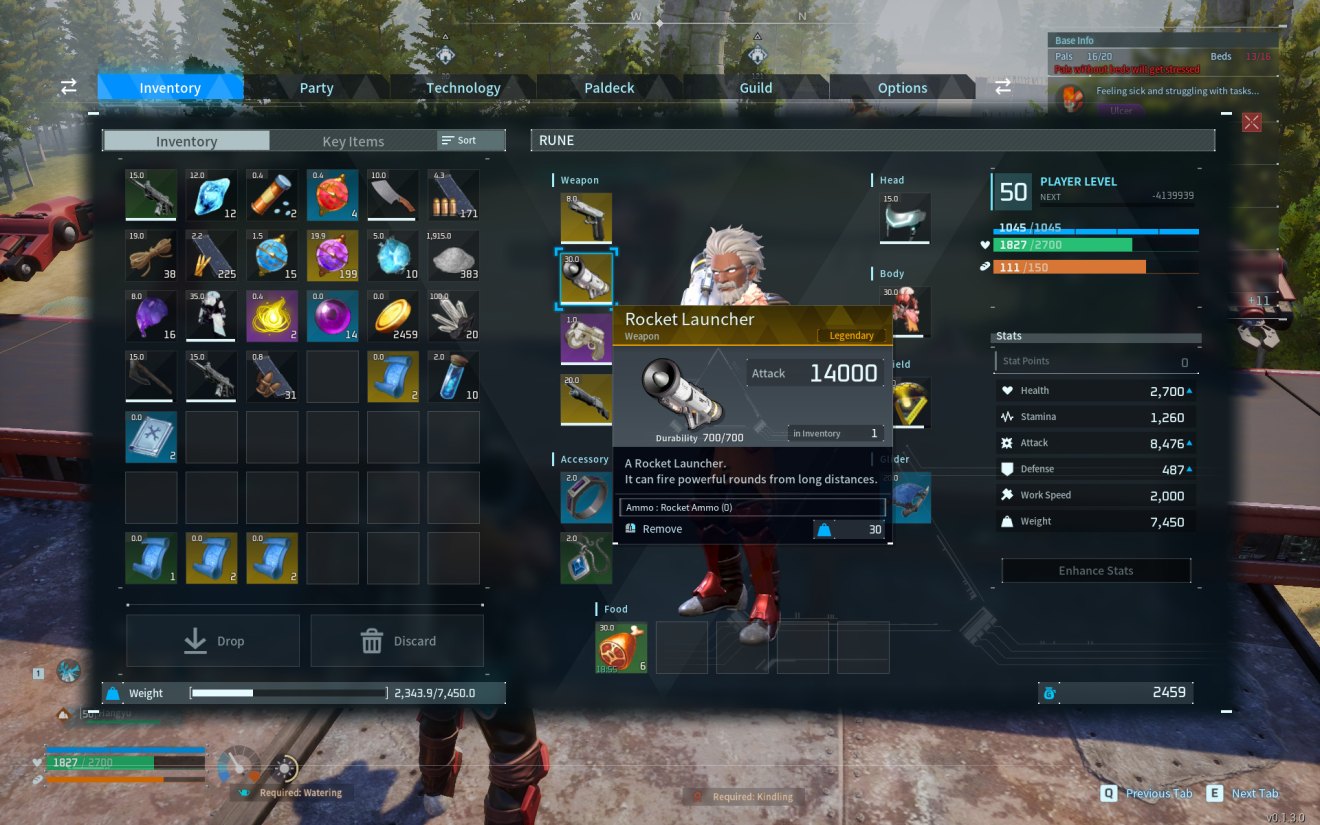Click the assault rifle in the inventory grid
Screen dimensions: 1320x825
151,194
